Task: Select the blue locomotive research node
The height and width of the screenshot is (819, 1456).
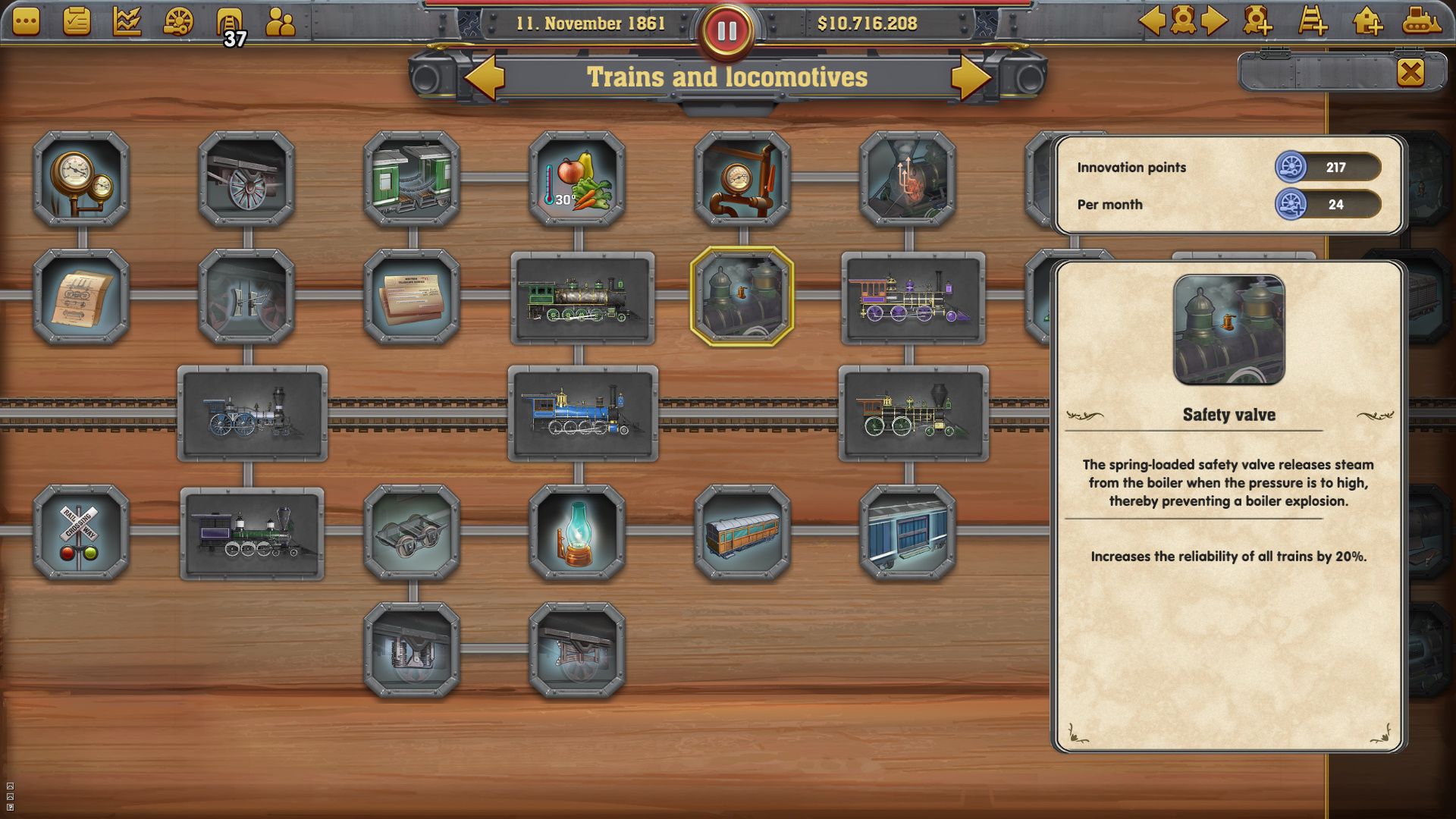Action: pyautogui.click(x=582, y=413)
